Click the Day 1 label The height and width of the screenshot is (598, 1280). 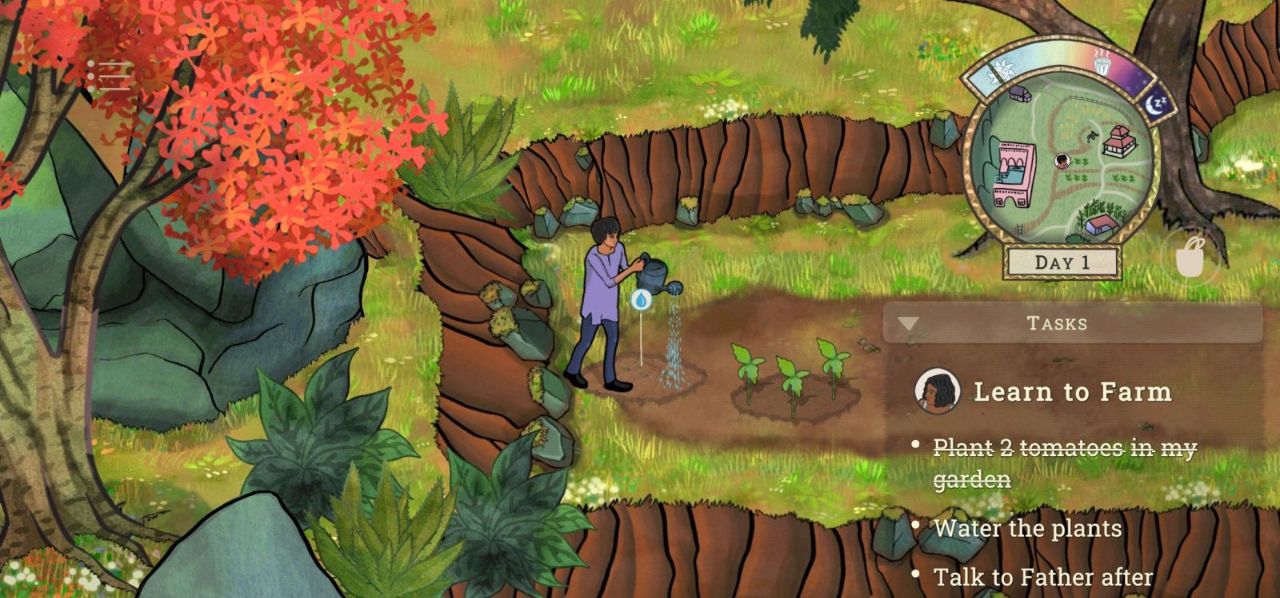[1062, 263]
